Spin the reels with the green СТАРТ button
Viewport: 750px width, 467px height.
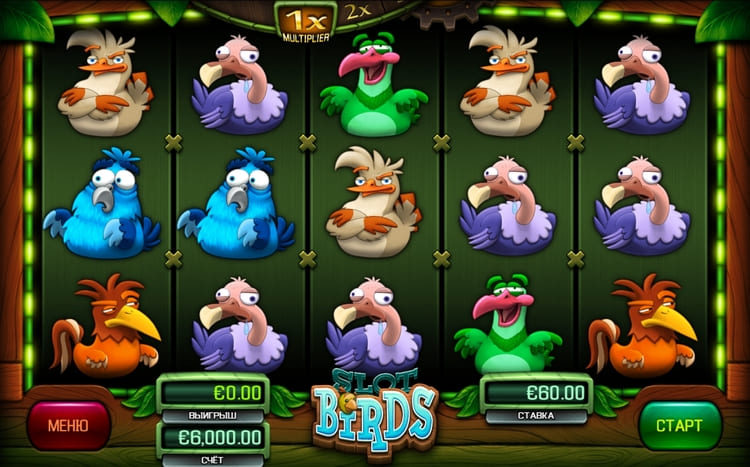680,426
